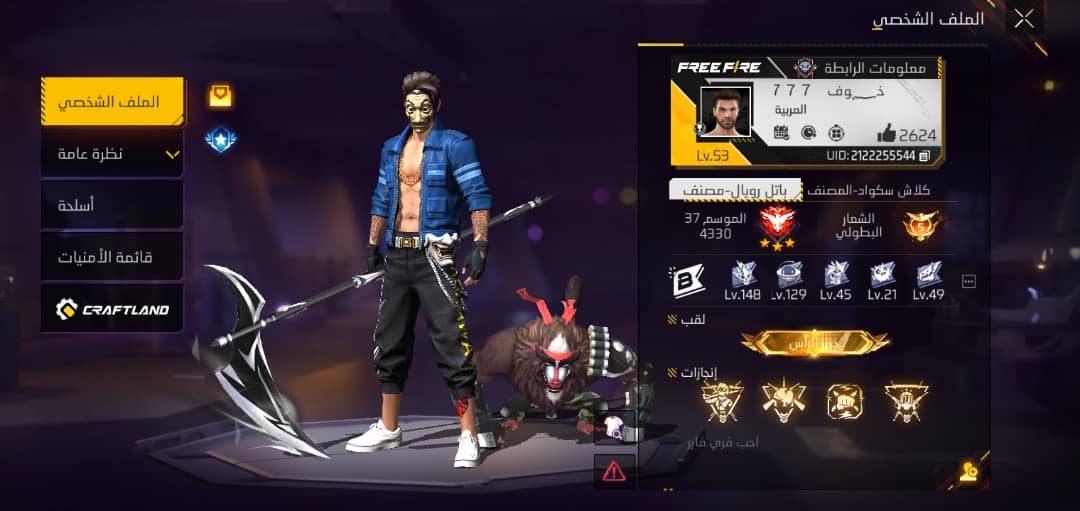
Task: Click the outfit shirt icon button
Action: coord(614,427)
